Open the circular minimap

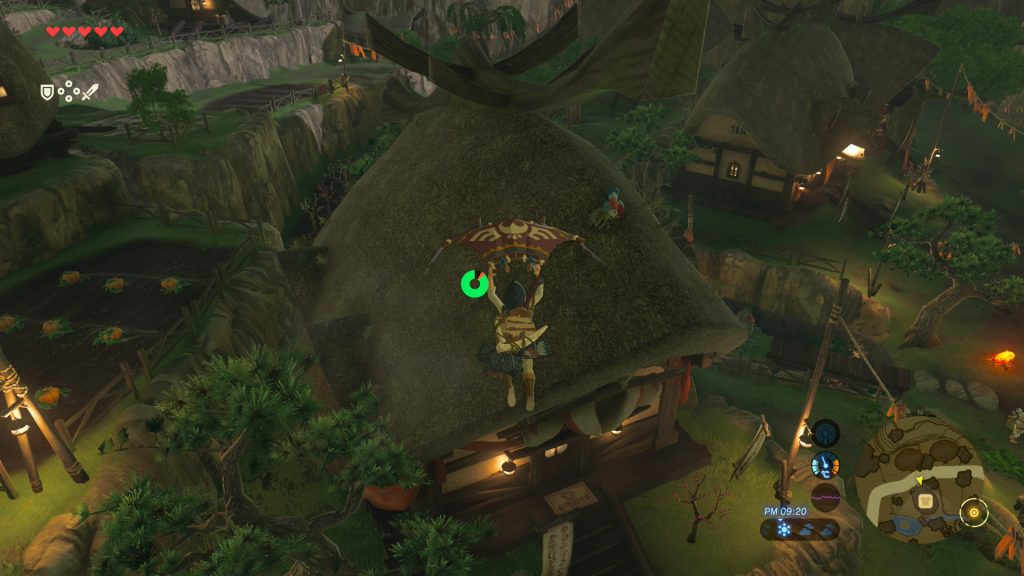coord(920,480)
